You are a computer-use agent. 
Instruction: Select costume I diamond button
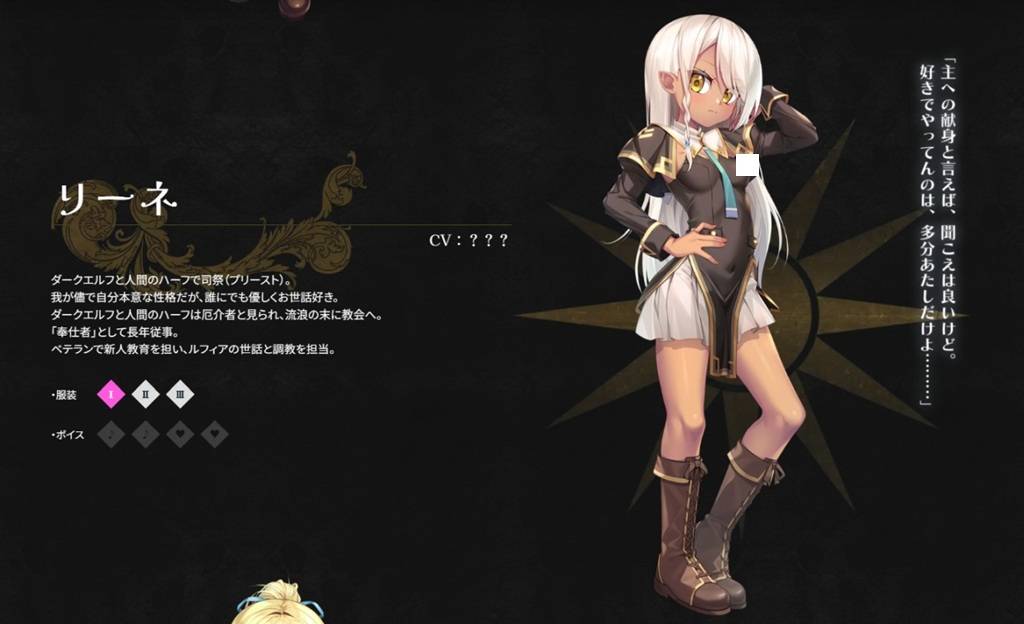point(111,394)
